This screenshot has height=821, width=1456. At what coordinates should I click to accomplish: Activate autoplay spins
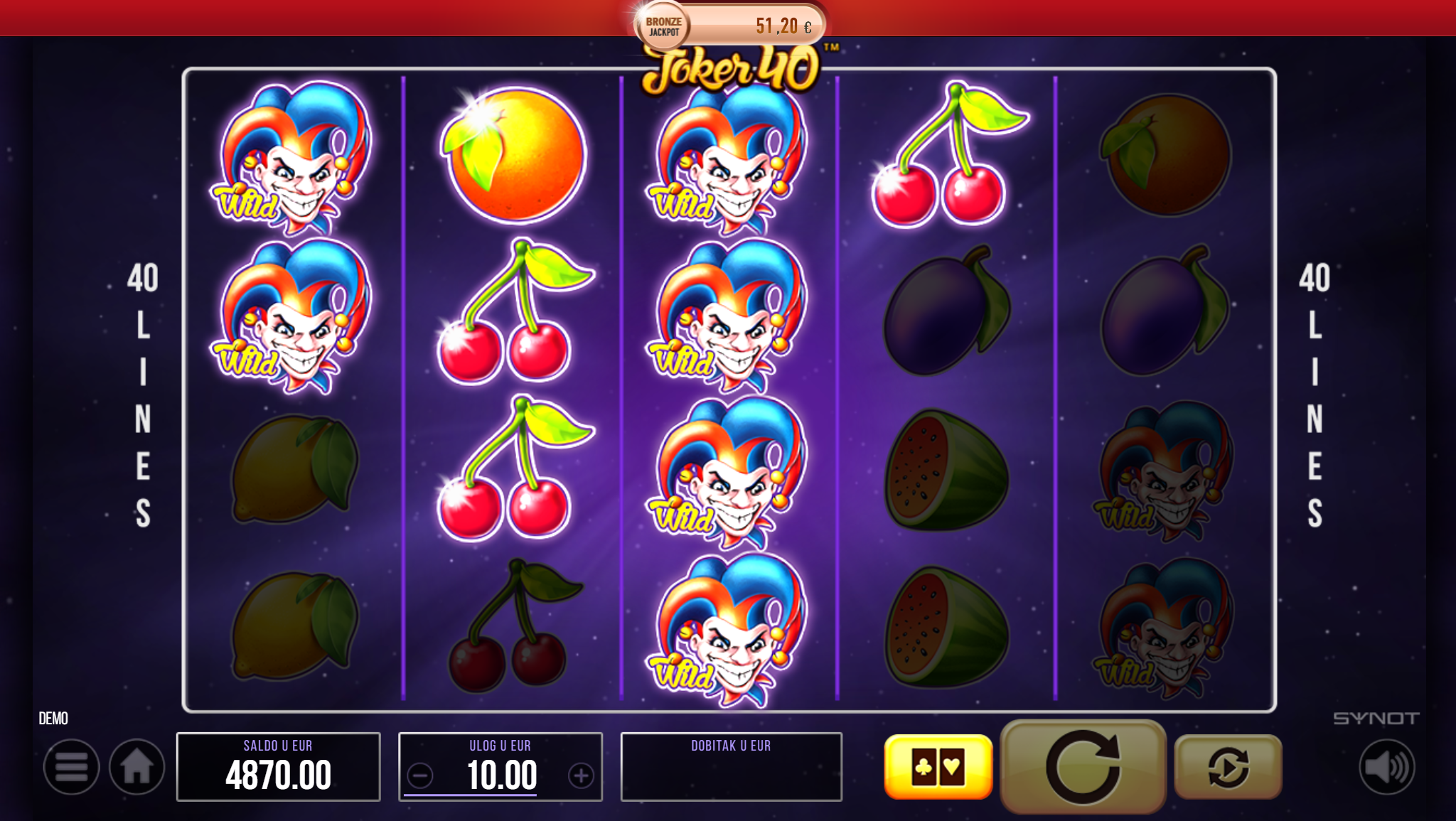[x=1228, y=767]
